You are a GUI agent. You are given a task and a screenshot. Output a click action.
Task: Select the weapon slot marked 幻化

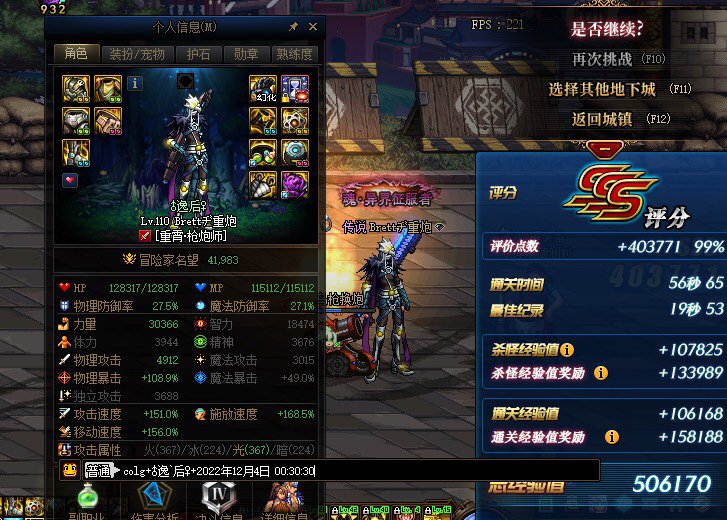pos(262,89)
